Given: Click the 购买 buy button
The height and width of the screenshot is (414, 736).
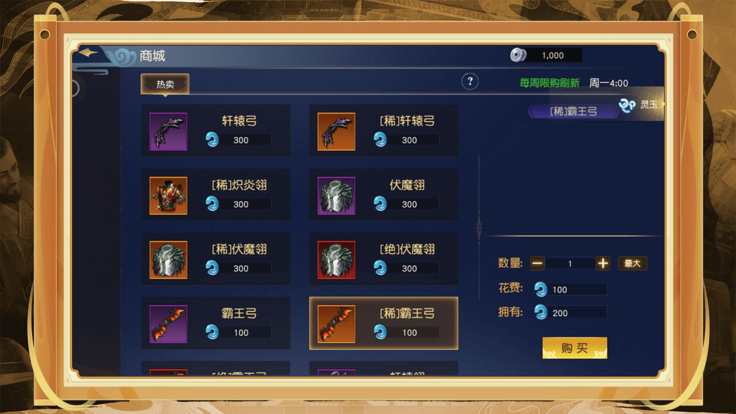Looking at the screenshot, I should [x=574, y=348].
